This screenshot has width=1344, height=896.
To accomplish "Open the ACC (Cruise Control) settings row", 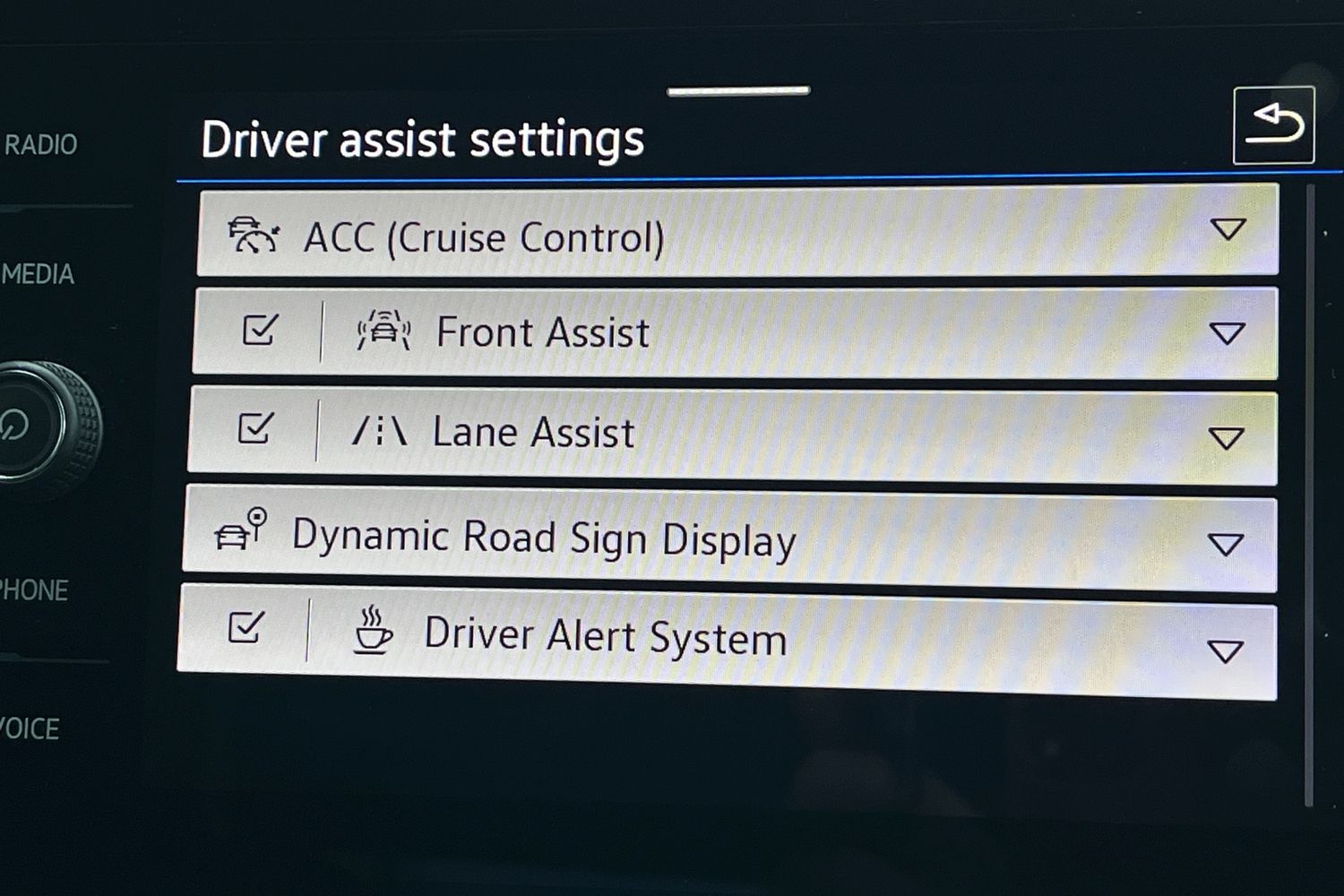I will click(484, 237).
